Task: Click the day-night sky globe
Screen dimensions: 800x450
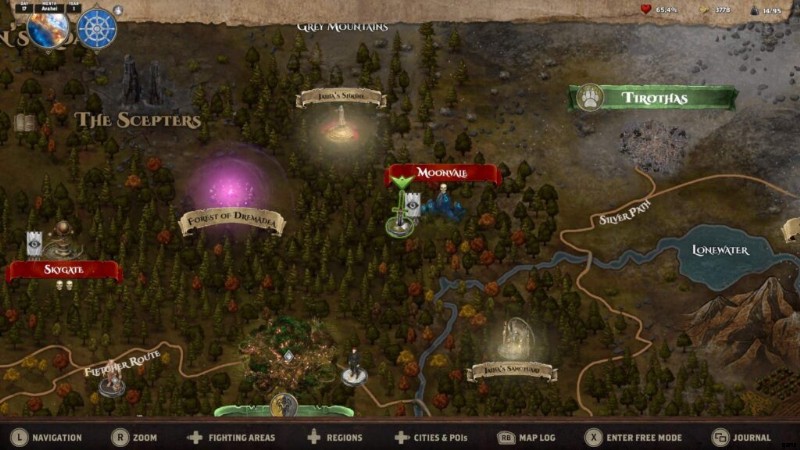Action: click(x=48, y=29)
